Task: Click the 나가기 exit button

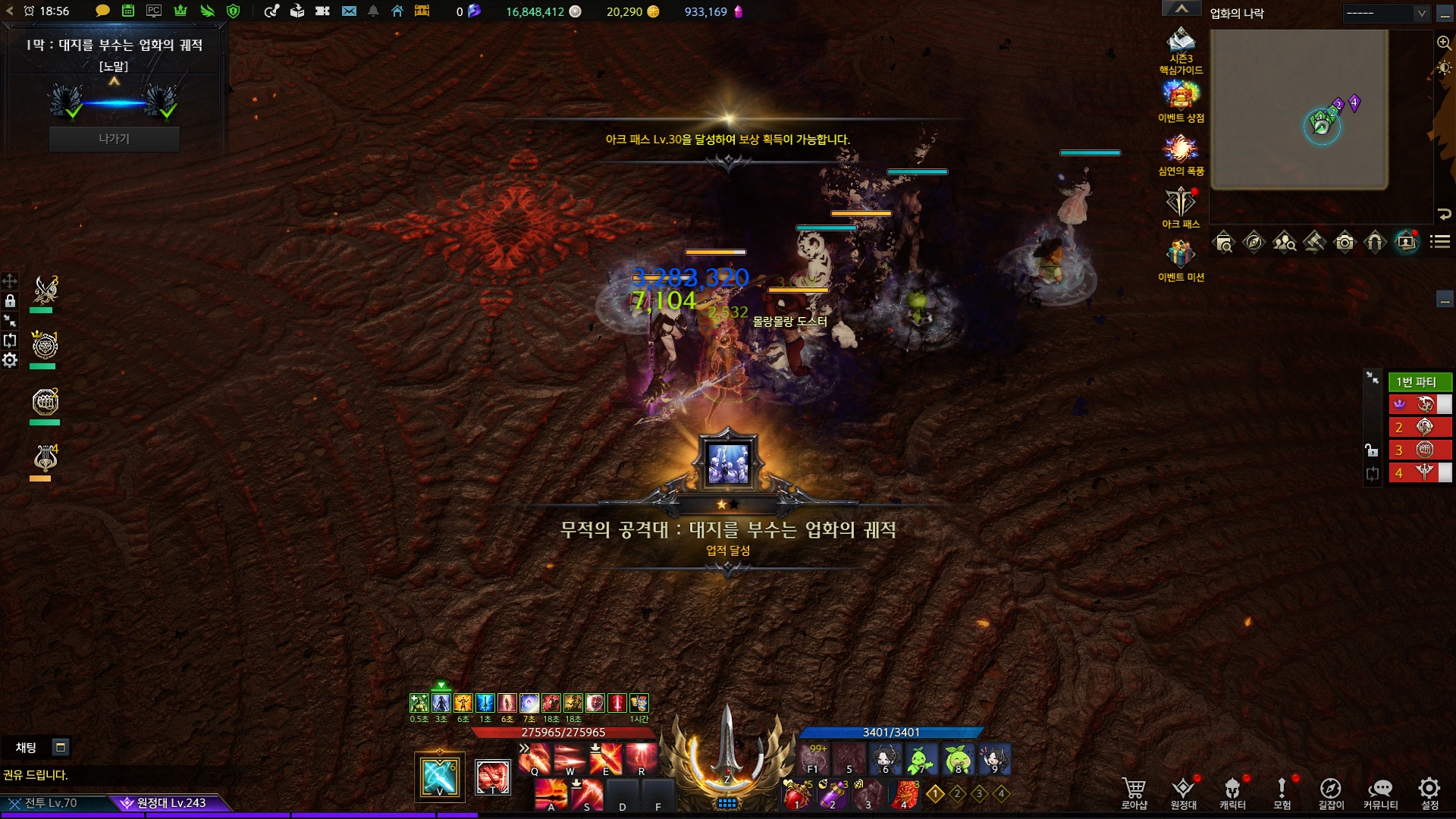Action: pos(114,139)
